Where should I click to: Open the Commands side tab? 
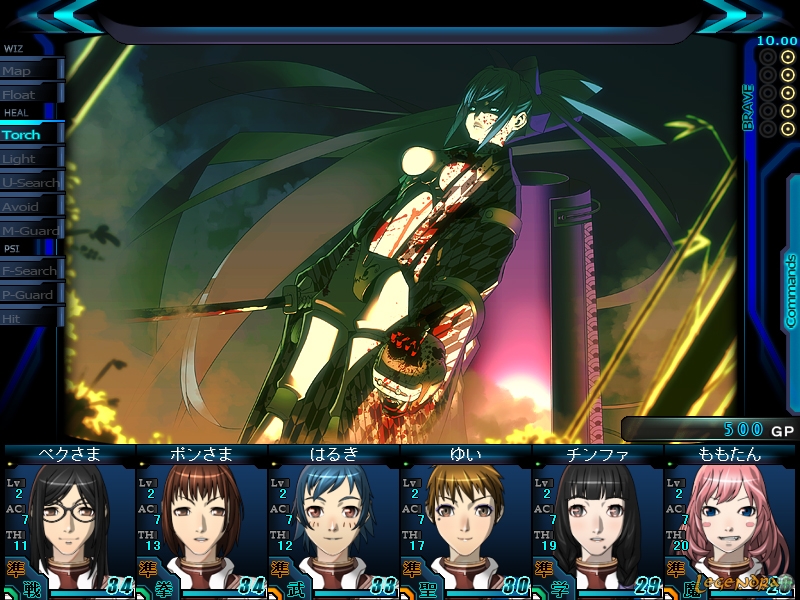(789, 290)
